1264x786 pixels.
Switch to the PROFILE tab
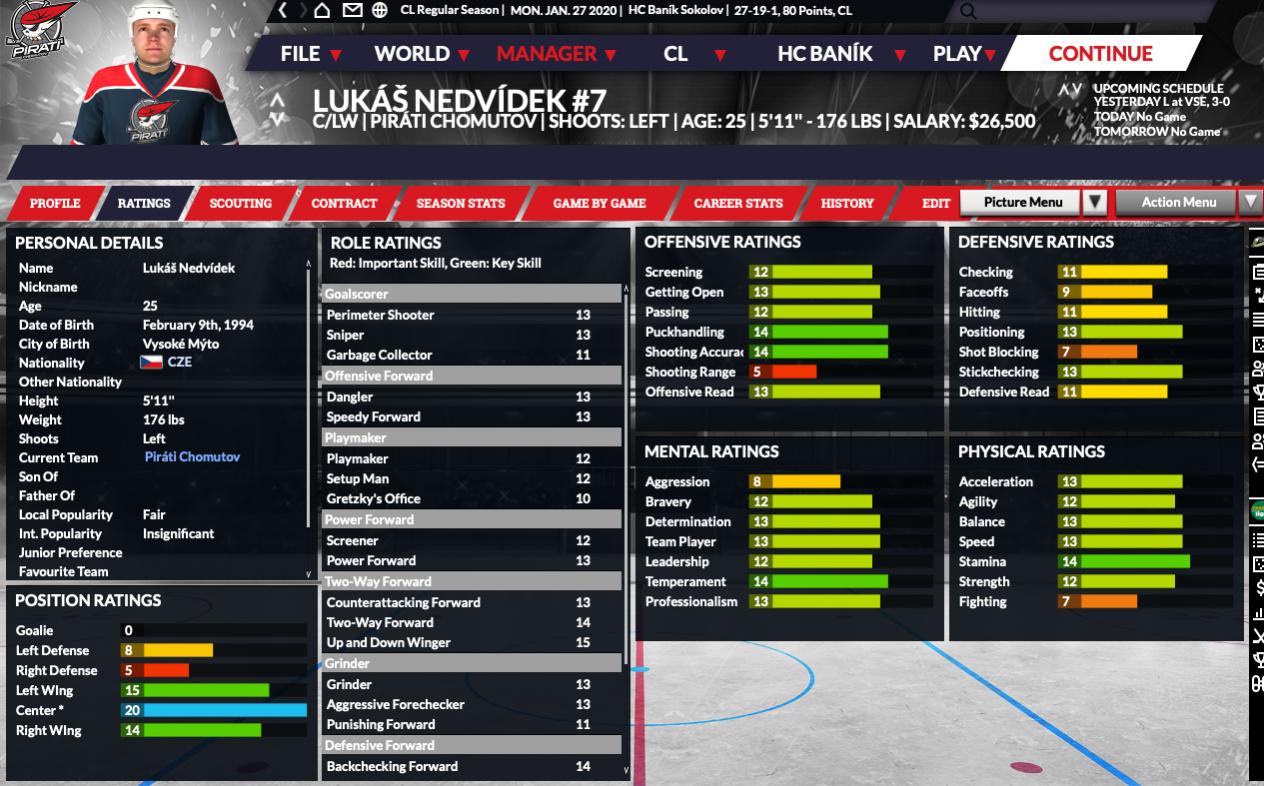click(55, 203)
